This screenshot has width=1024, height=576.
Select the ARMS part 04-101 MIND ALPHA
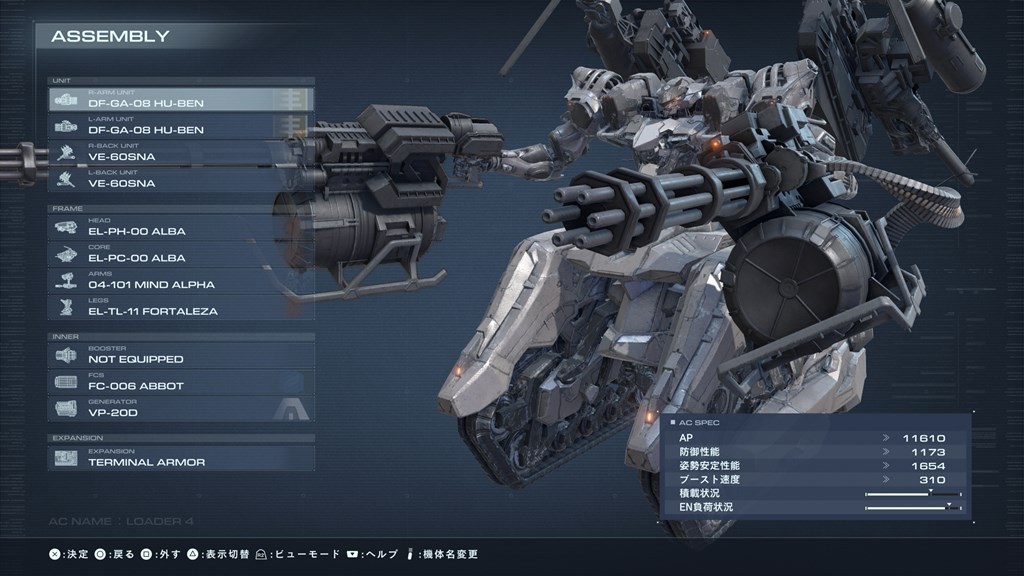180,281
